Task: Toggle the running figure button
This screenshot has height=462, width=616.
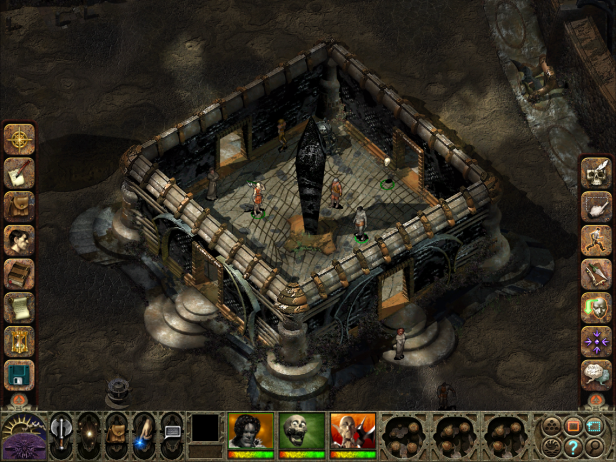Action: tap(597, 240)
